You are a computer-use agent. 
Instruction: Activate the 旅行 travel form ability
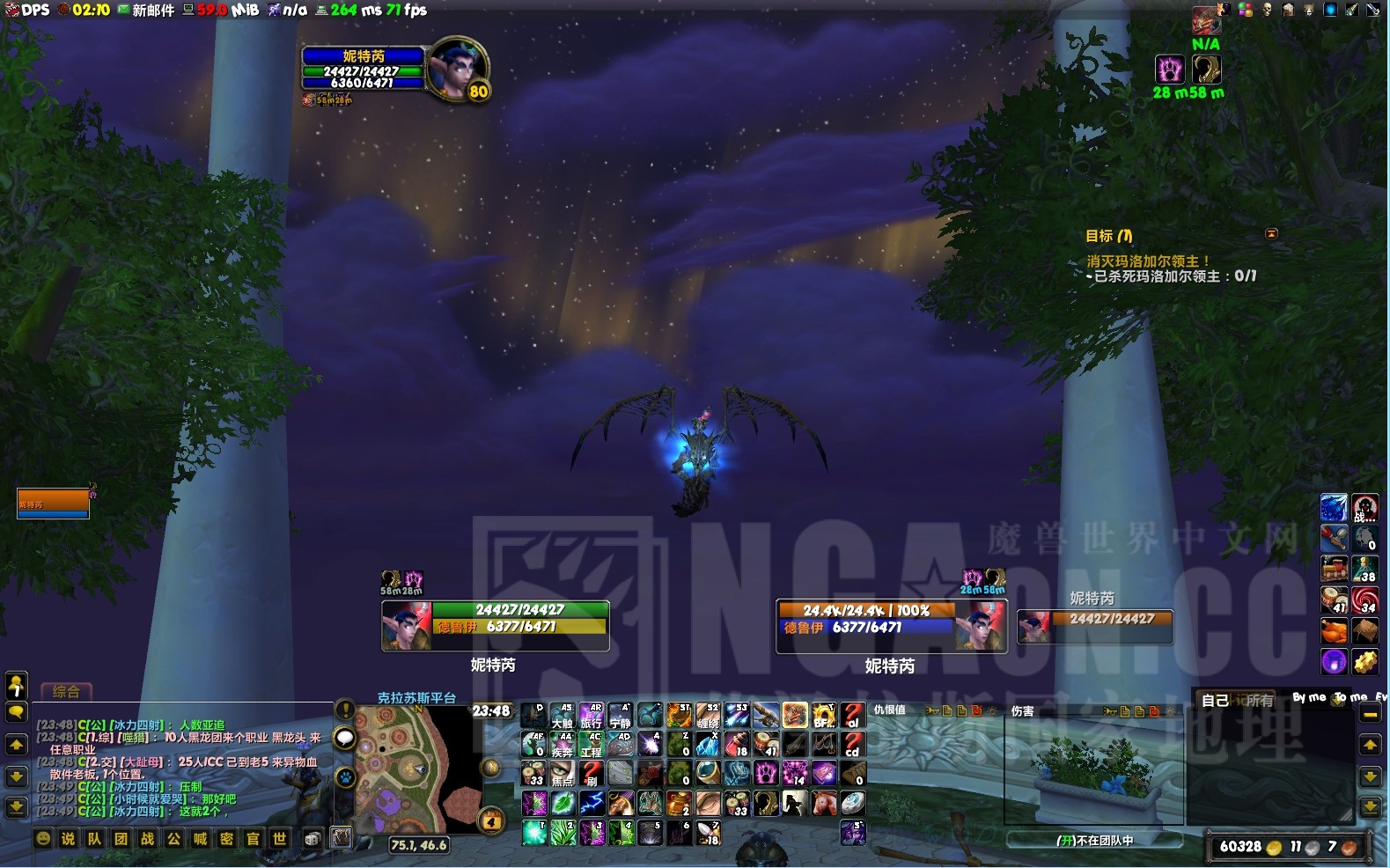[591, 717]
